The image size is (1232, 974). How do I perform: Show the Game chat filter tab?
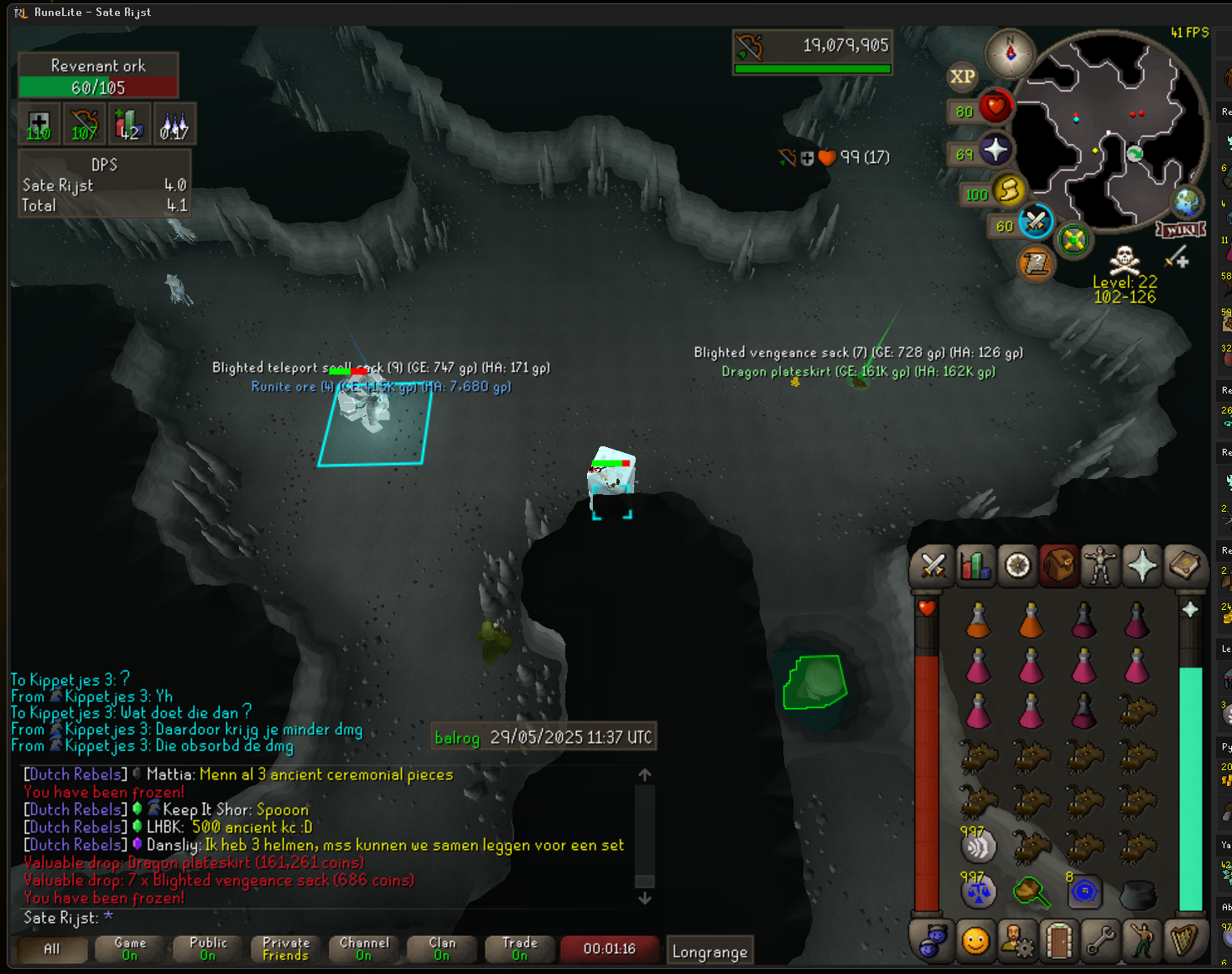(130, 949)
